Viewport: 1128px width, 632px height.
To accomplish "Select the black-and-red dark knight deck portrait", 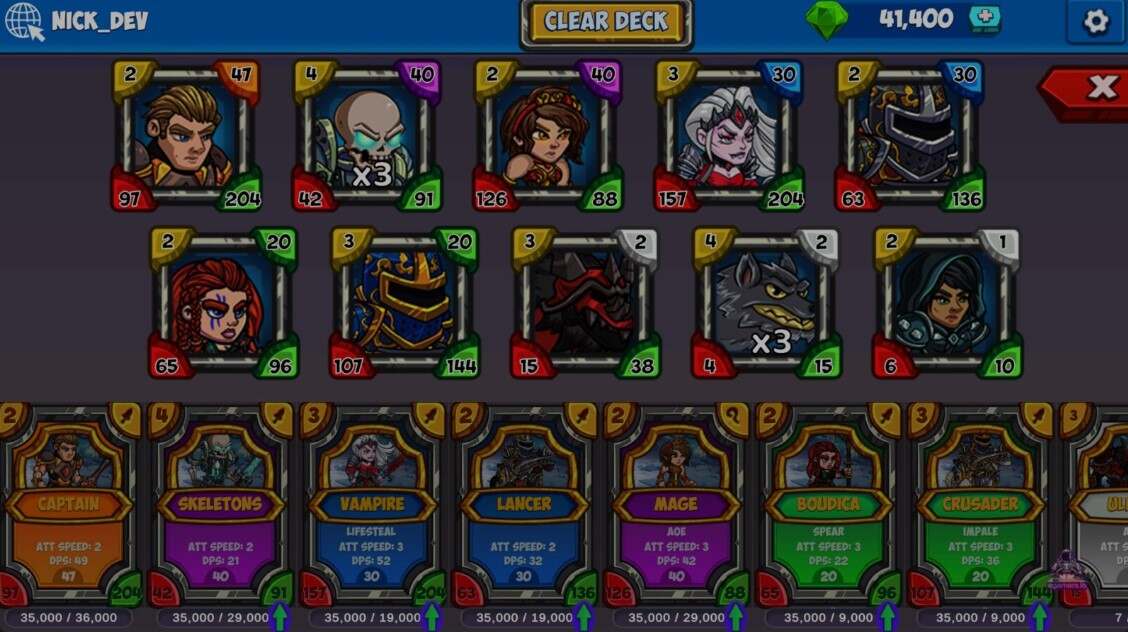I will tap(585, 302).
